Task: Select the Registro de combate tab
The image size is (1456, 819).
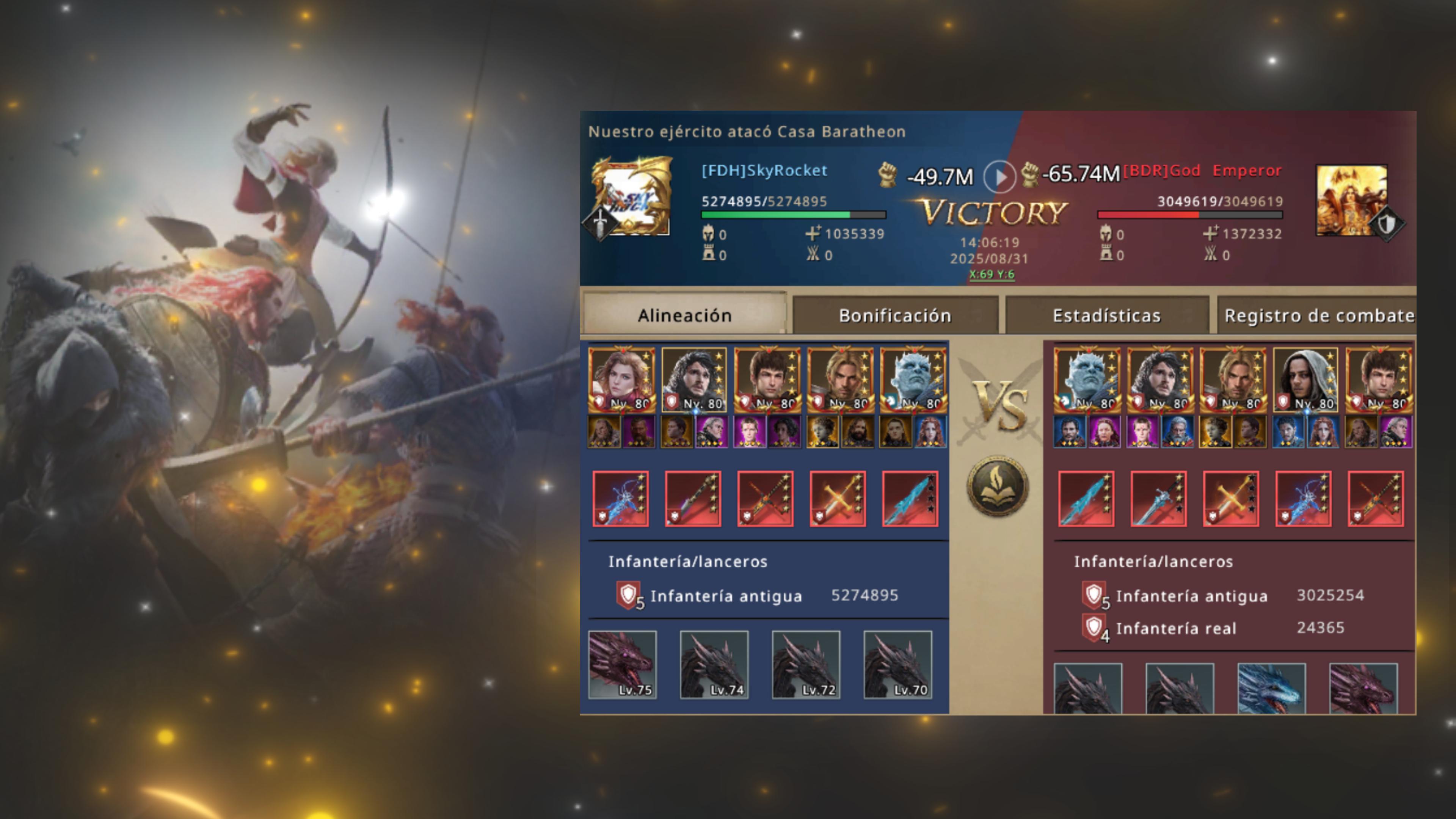Action: coord(1319,315)
